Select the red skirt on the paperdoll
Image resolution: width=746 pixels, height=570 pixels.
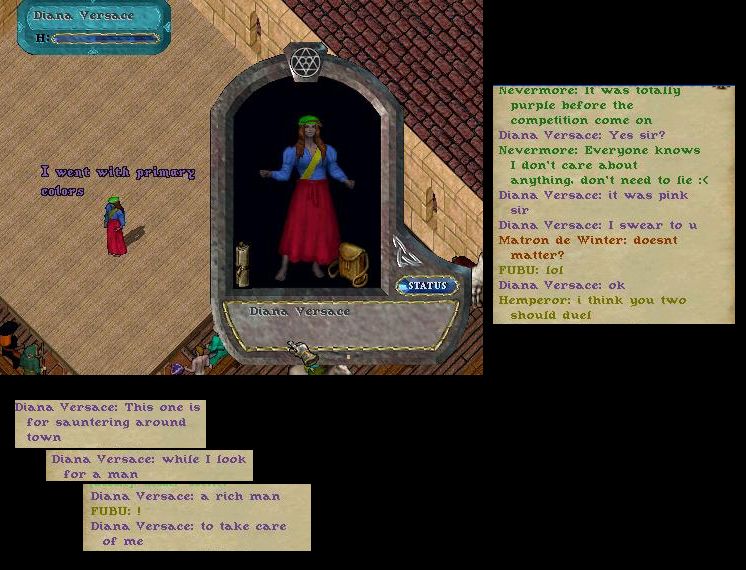tap(308, 225)
